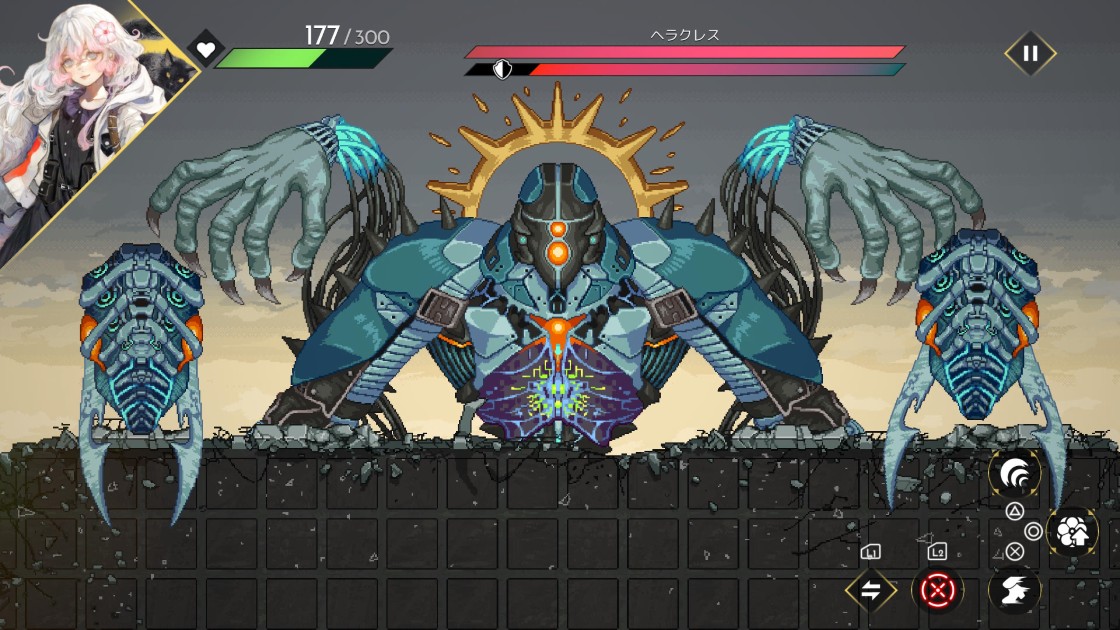This screenshot has height=630, width=1120.
Task: Use the flower with up-arrow skill
Action: [1071, 532]
